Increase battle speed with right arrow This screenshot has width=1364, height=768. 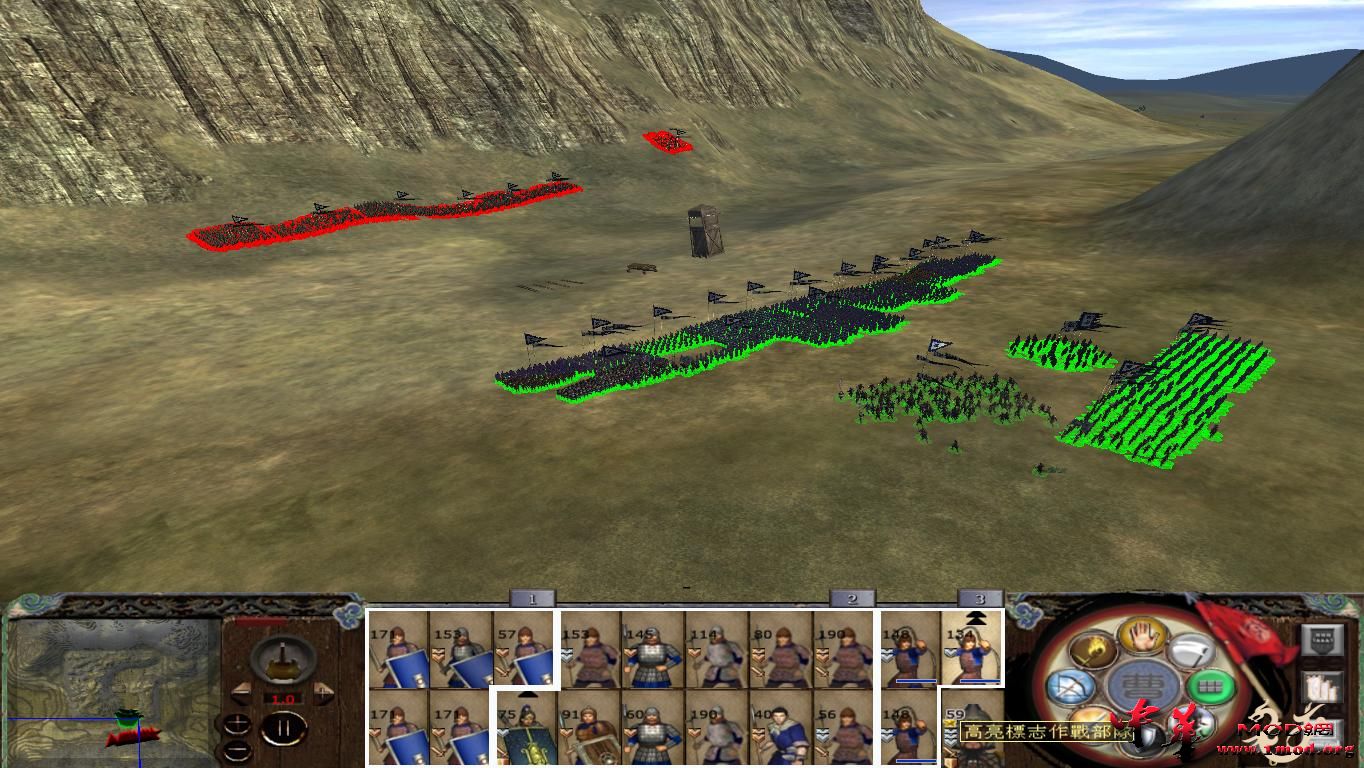pos(323,691)
